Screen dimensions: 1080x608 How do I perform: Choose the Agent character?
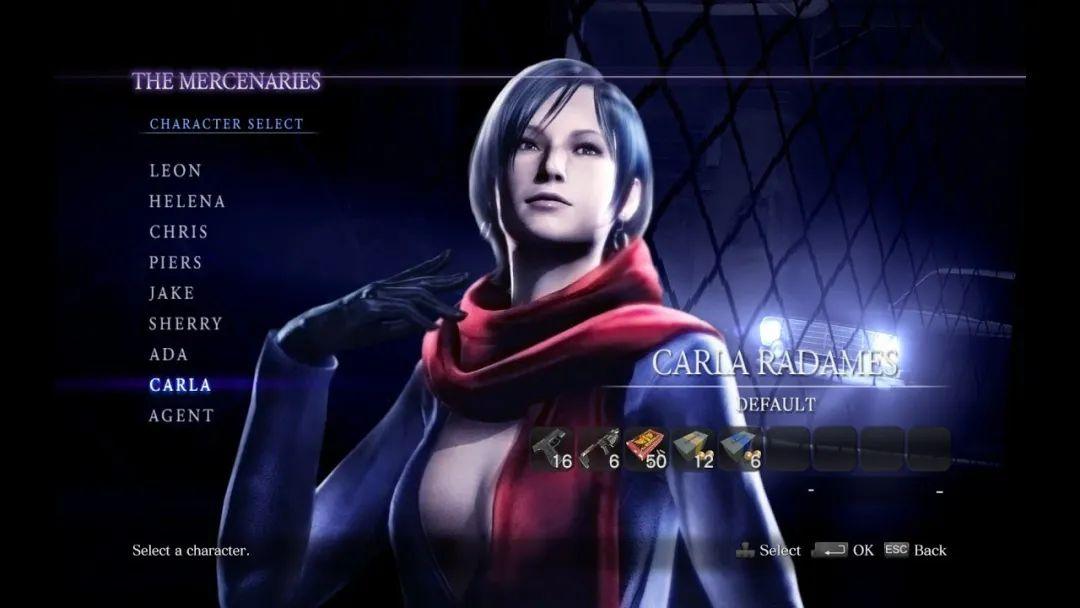pyautogui.click(x=182, y=416)
